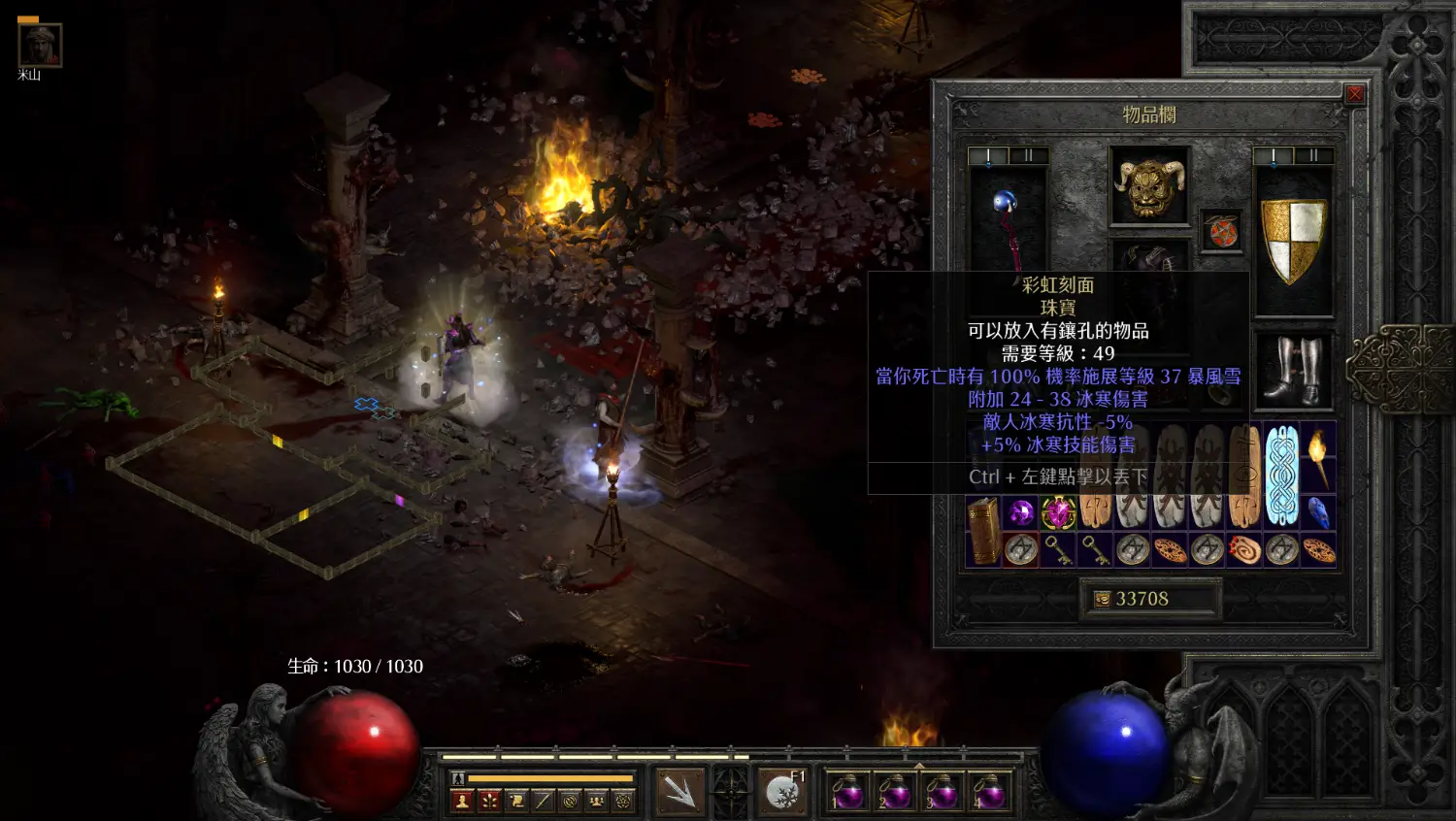Pick up the torch charm in inventory
Viewport: 1456px width, 821px height.
click(1318, 457)
